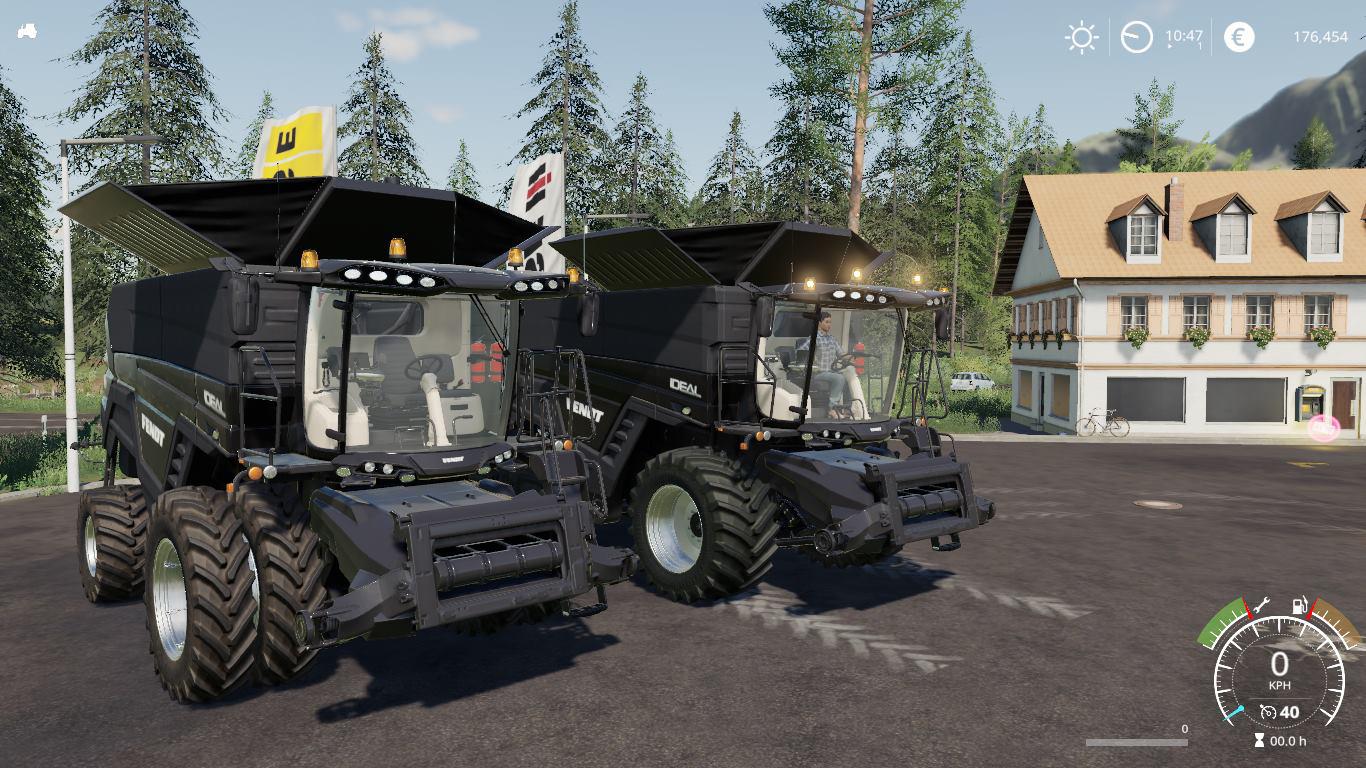Click the tractor icon in the top-left corner

(x=28, y=30)
